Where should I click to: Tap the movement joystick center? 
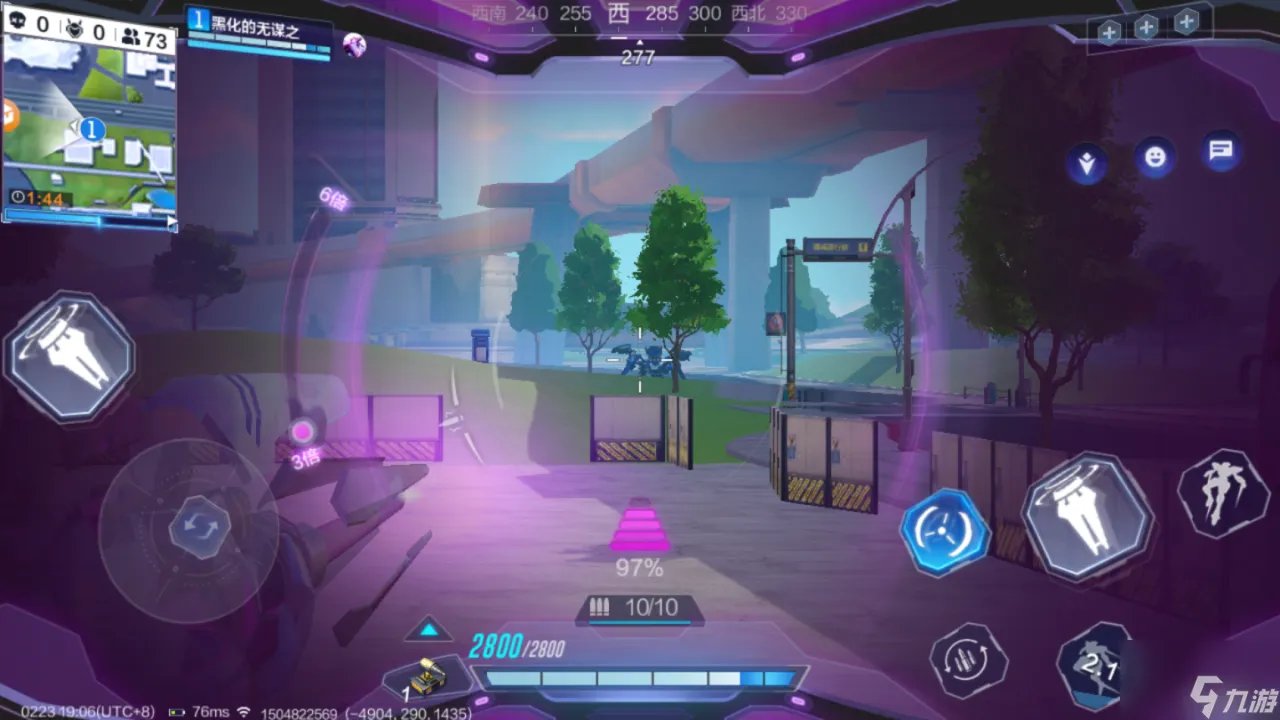[x=189, y=528]
